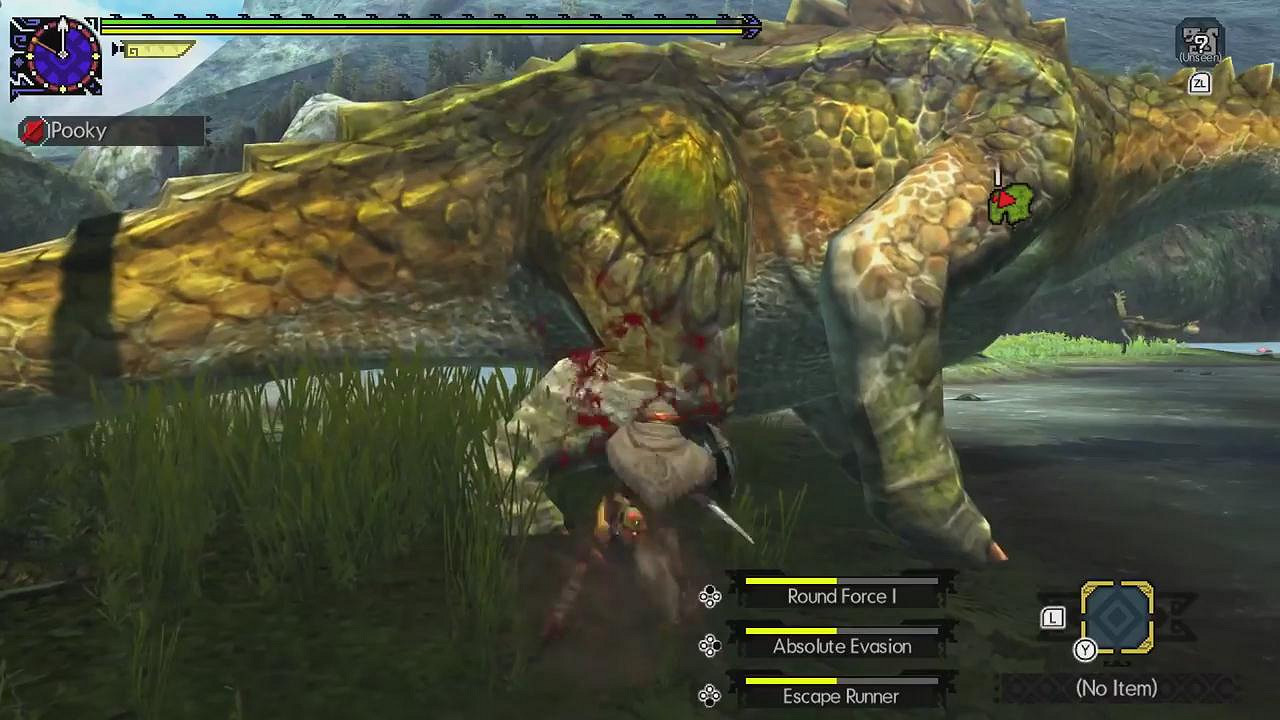Open the Pooky player nameplate
The image size is (1280, 720).
110,130
